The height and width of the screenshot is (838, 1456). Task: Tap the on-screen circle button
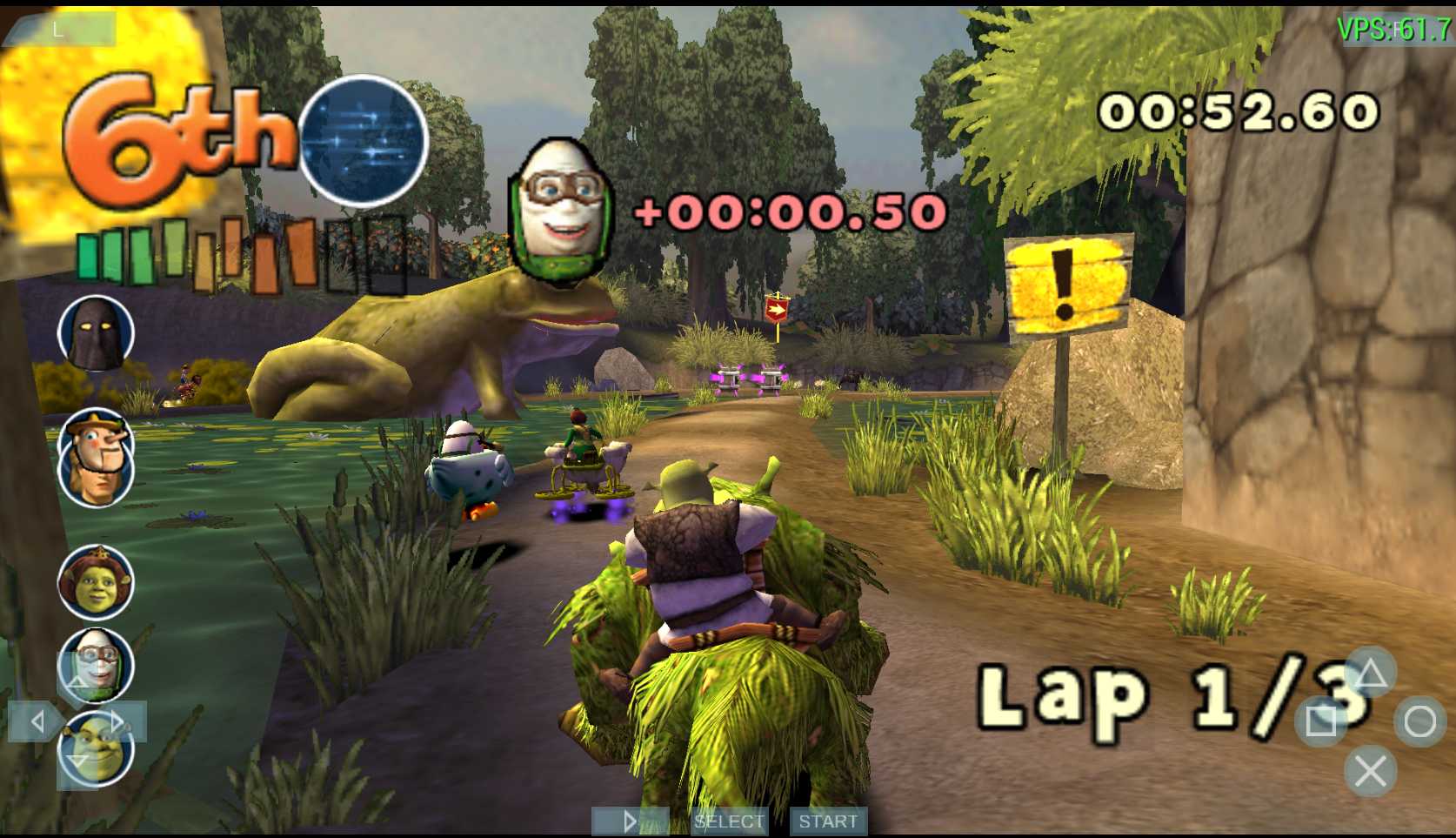point(1419,721)
